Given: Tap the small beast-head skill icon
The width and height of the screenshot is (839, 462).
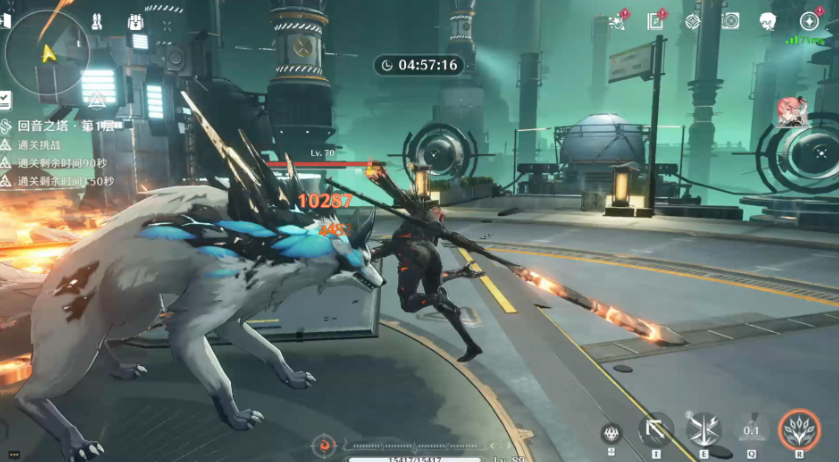Looking at the screenshot, I should coord(612,433).
